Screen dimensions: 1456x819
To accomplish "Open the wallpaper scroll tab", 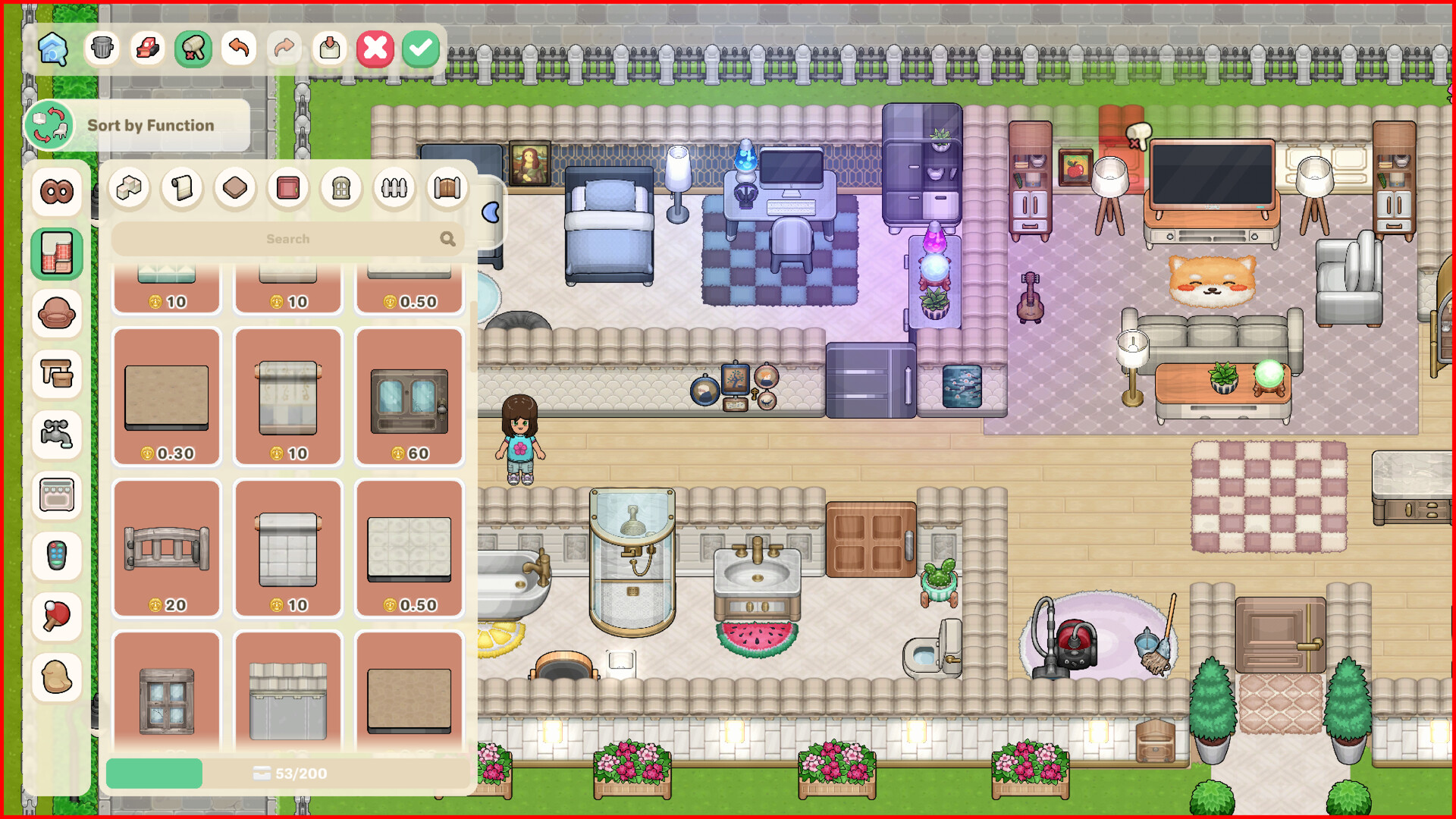I will click(182, 188).
